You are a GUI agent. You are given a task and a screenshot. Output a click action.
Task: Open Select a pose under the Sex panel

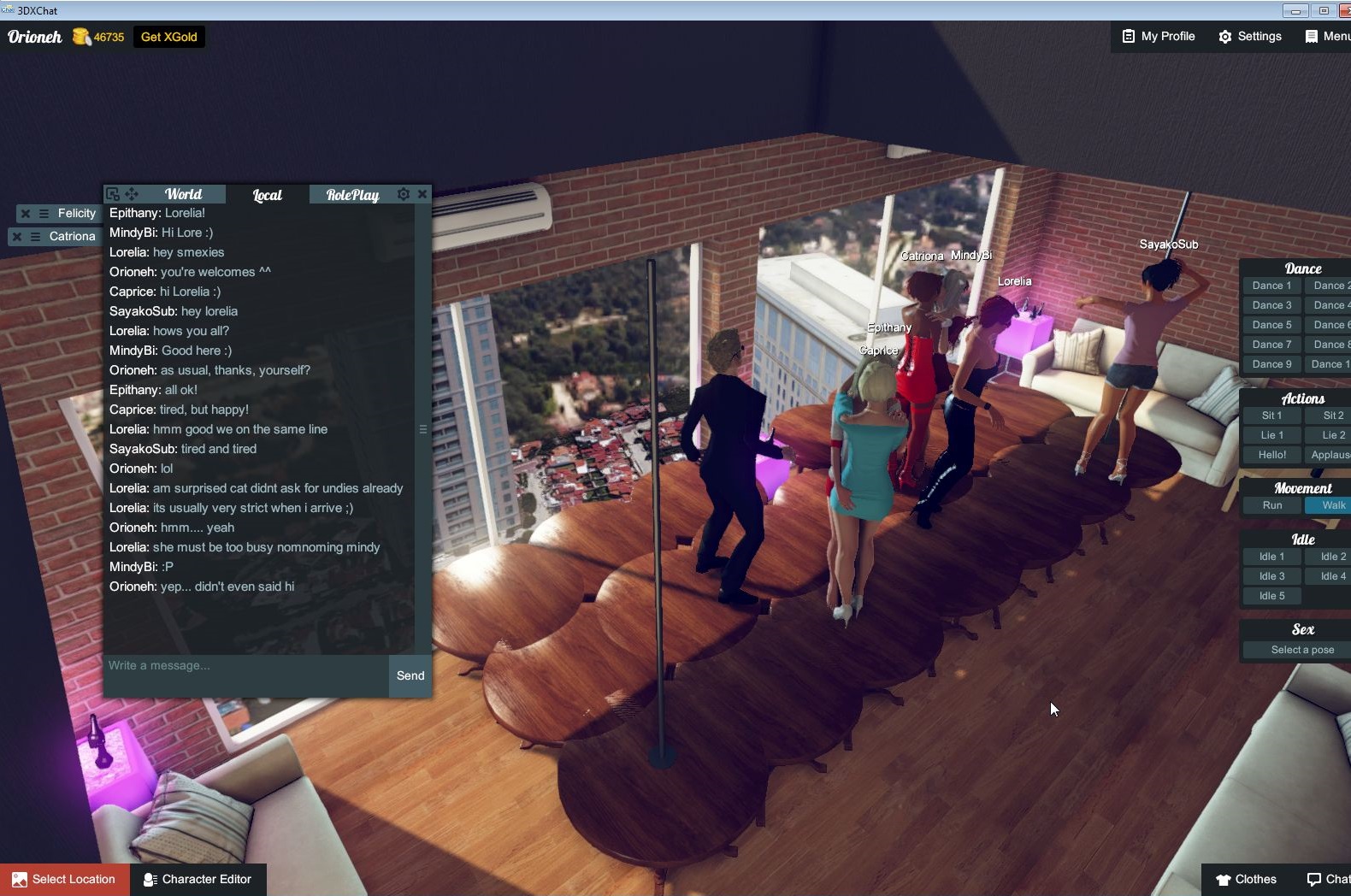[x=1301, y=649]
